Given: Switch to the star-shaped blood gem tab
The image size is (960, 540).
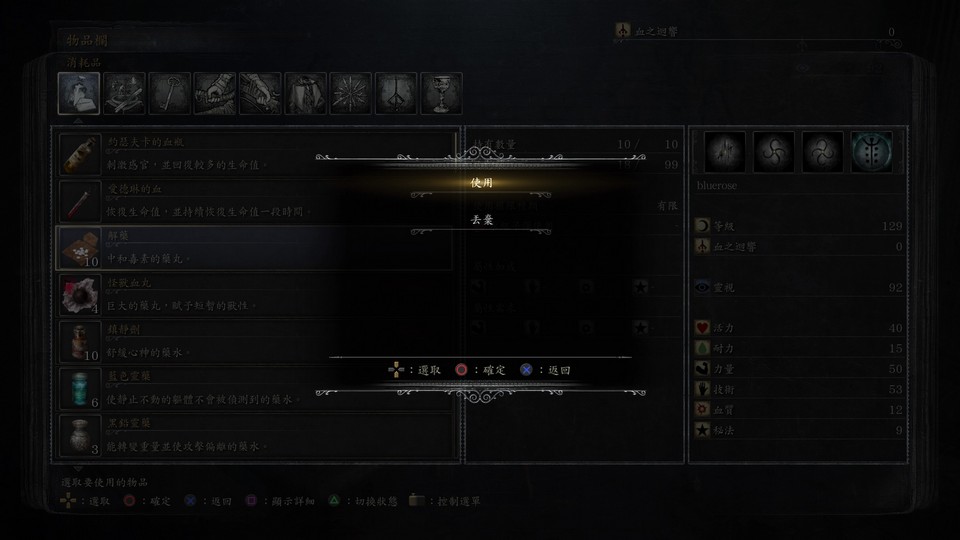Looking at the screenshot, I should coord(351,94).
